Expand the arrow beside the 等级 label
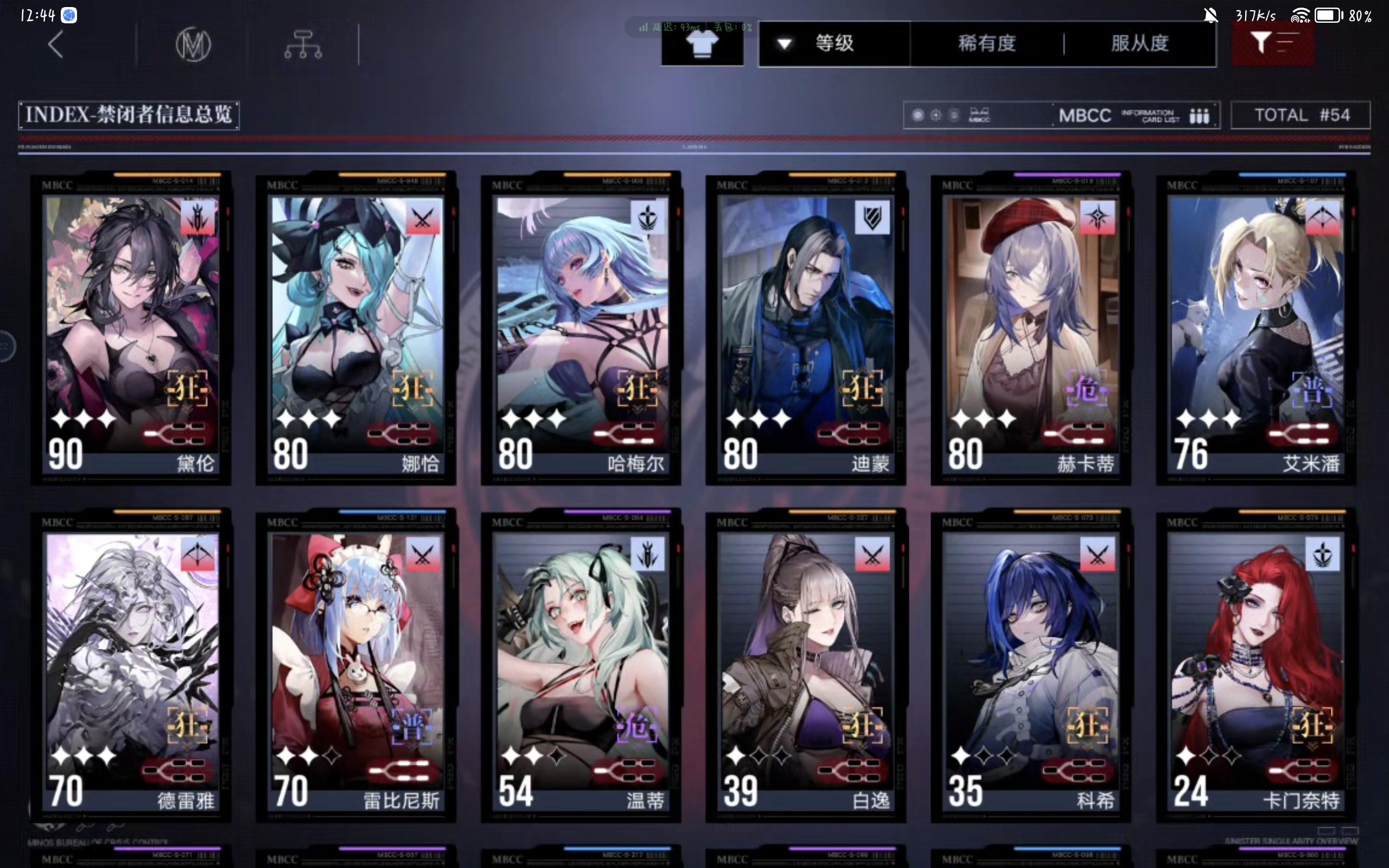Image resolution: width=1389 pixels, height=868 pixels. (785, 44)
